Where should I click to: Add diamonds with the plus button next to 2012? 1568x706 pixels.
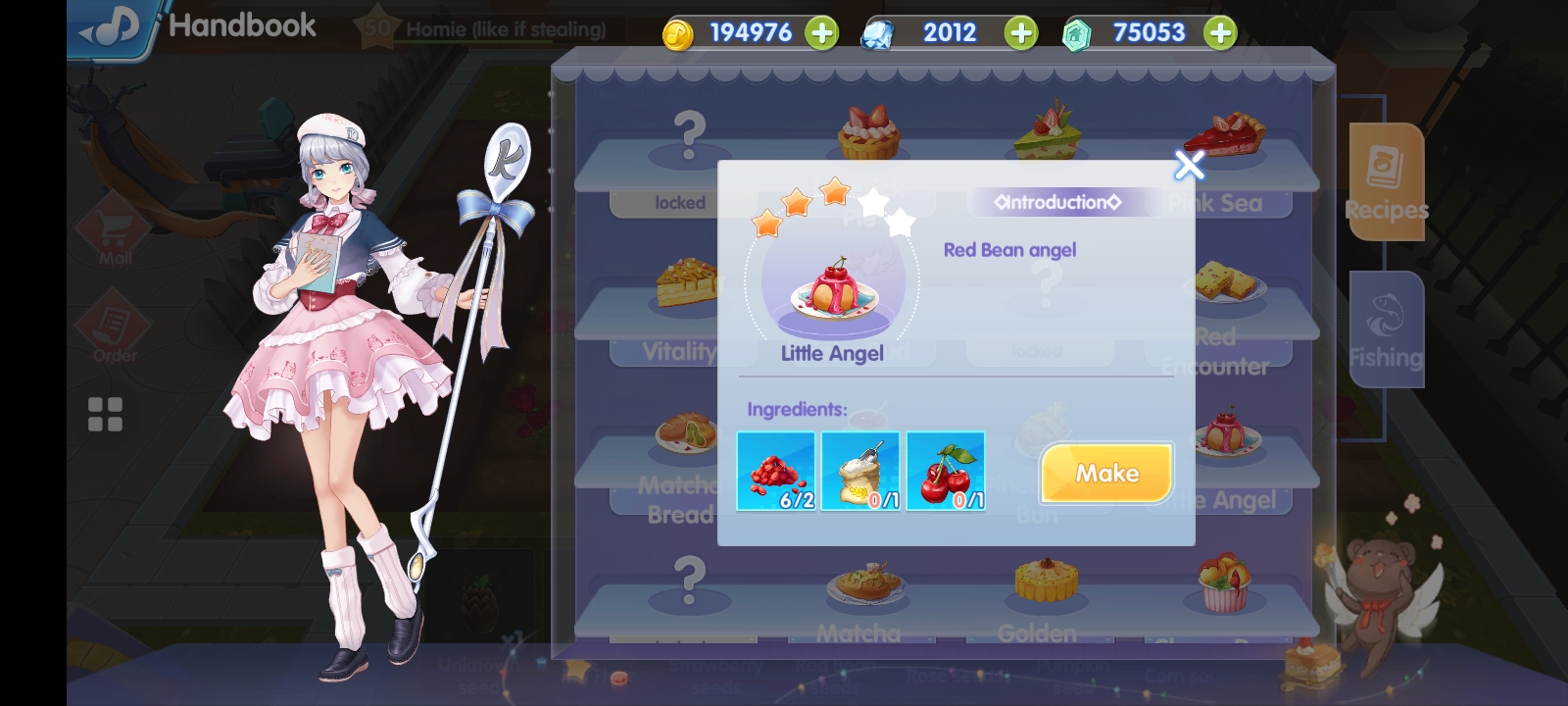[x=1019, y=32]
